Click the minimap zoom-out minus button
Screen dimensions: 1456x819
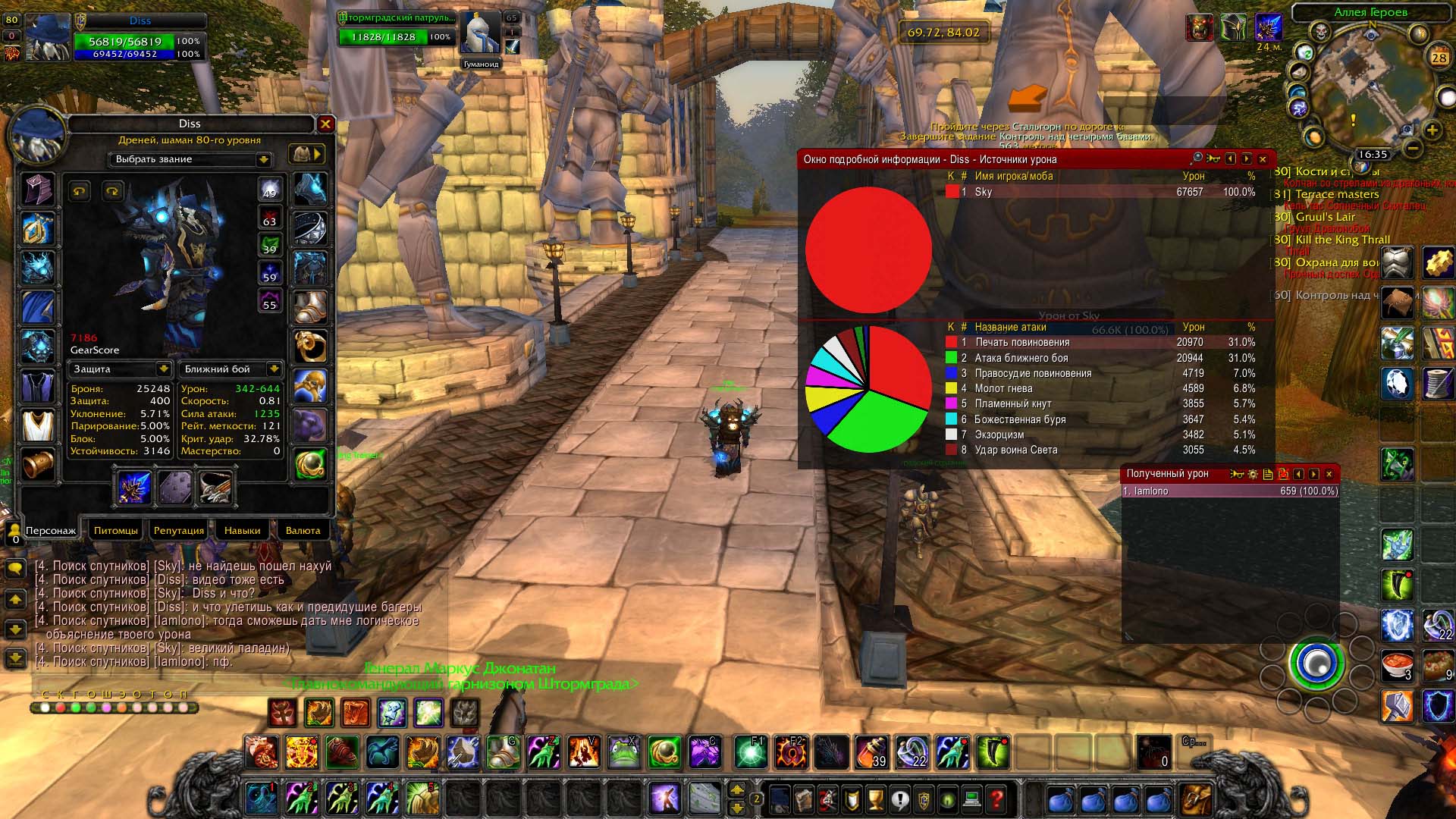[x=1411, y=146]
